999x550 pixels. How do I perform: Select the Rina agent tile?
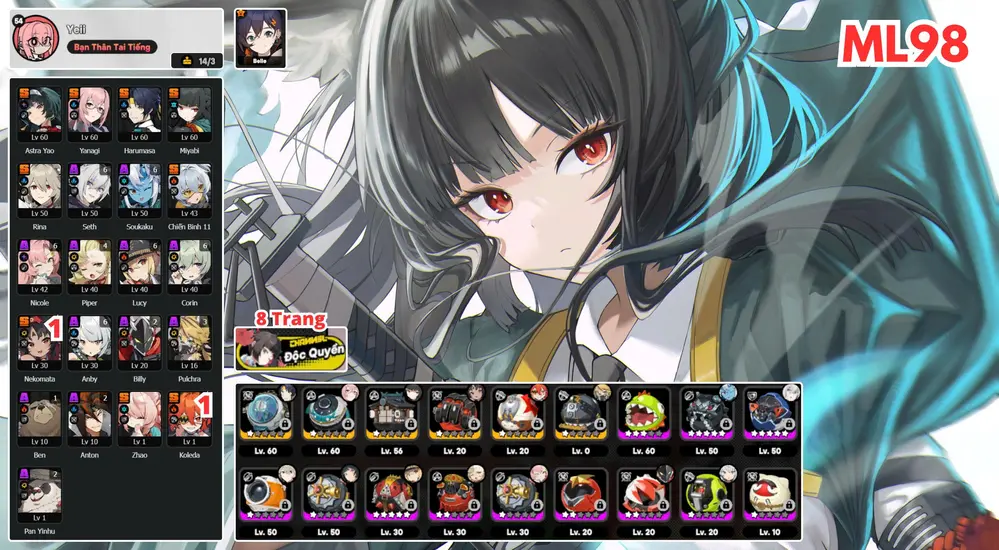(x=40, y=188)
